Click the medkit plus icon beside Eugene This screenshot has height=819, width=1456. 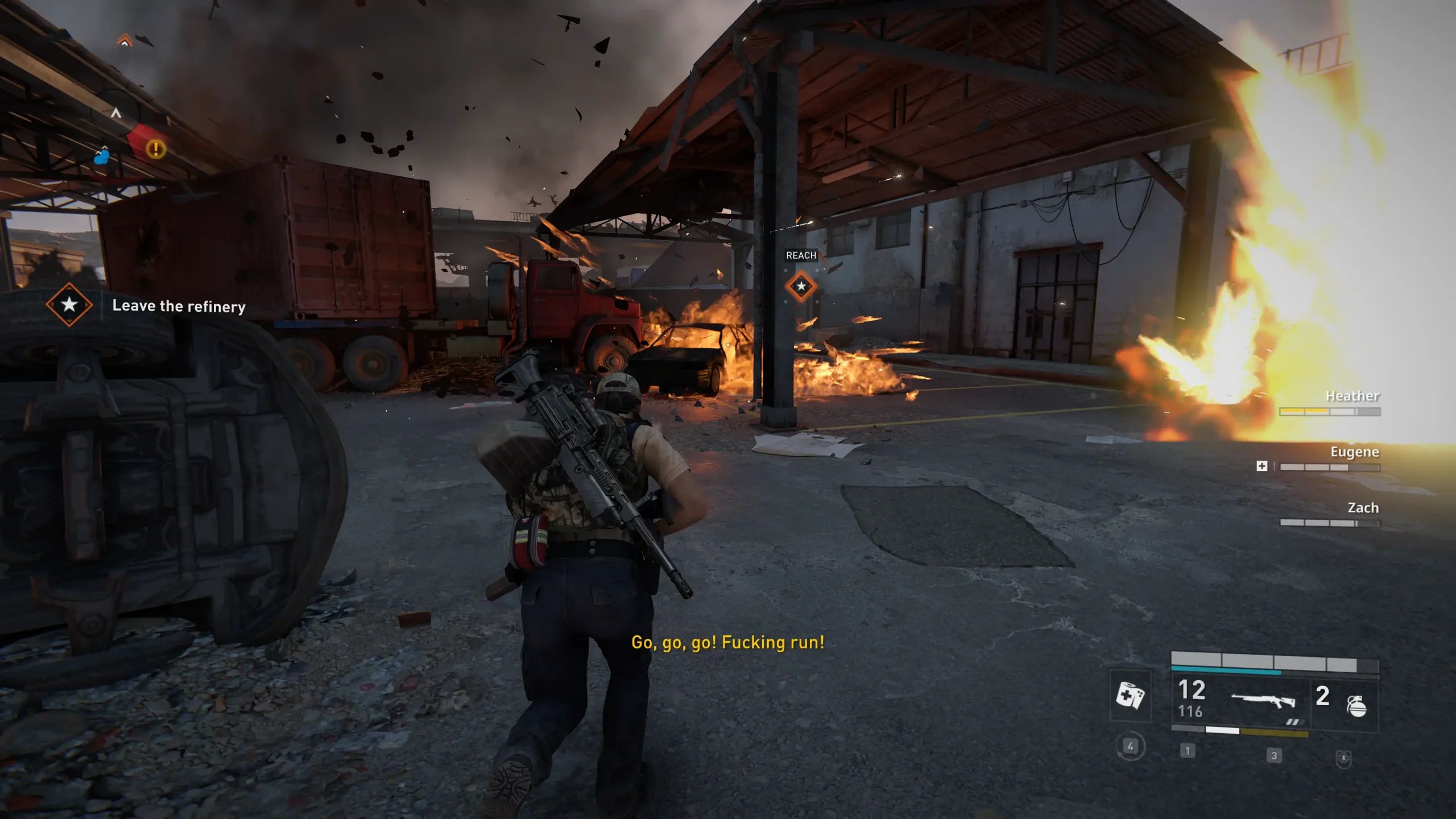(x=1261, y=466)
